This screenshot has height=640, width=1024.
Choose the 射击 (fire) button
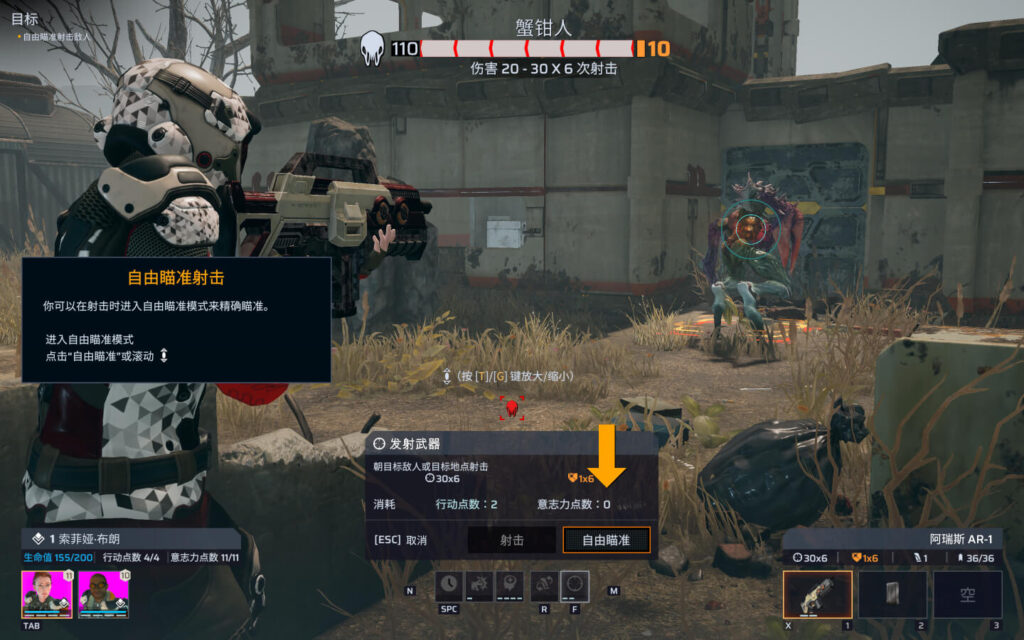point(512,540)
